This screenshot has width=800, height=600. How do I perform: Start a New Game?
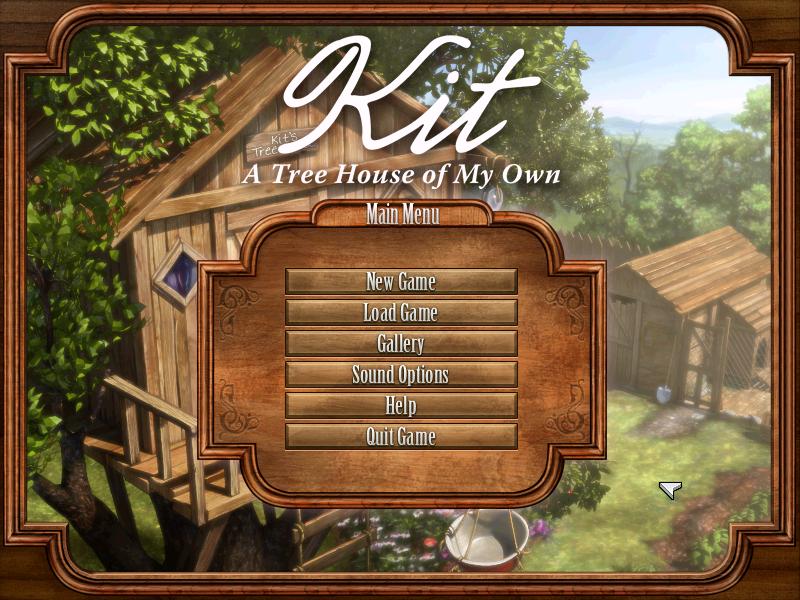(x=401, y=281)
